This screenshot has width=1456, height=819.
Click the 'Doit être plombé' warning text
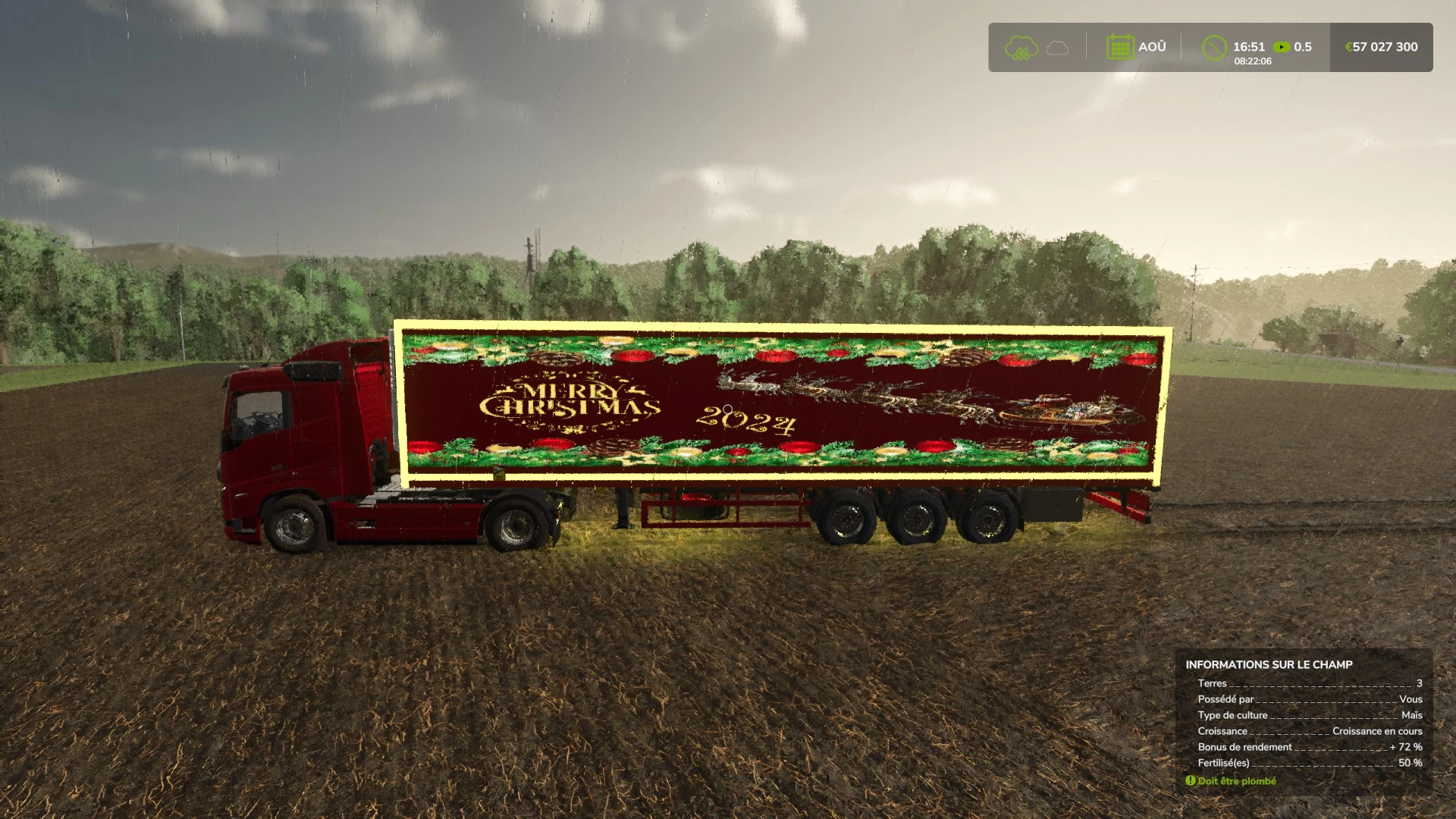1238,780
